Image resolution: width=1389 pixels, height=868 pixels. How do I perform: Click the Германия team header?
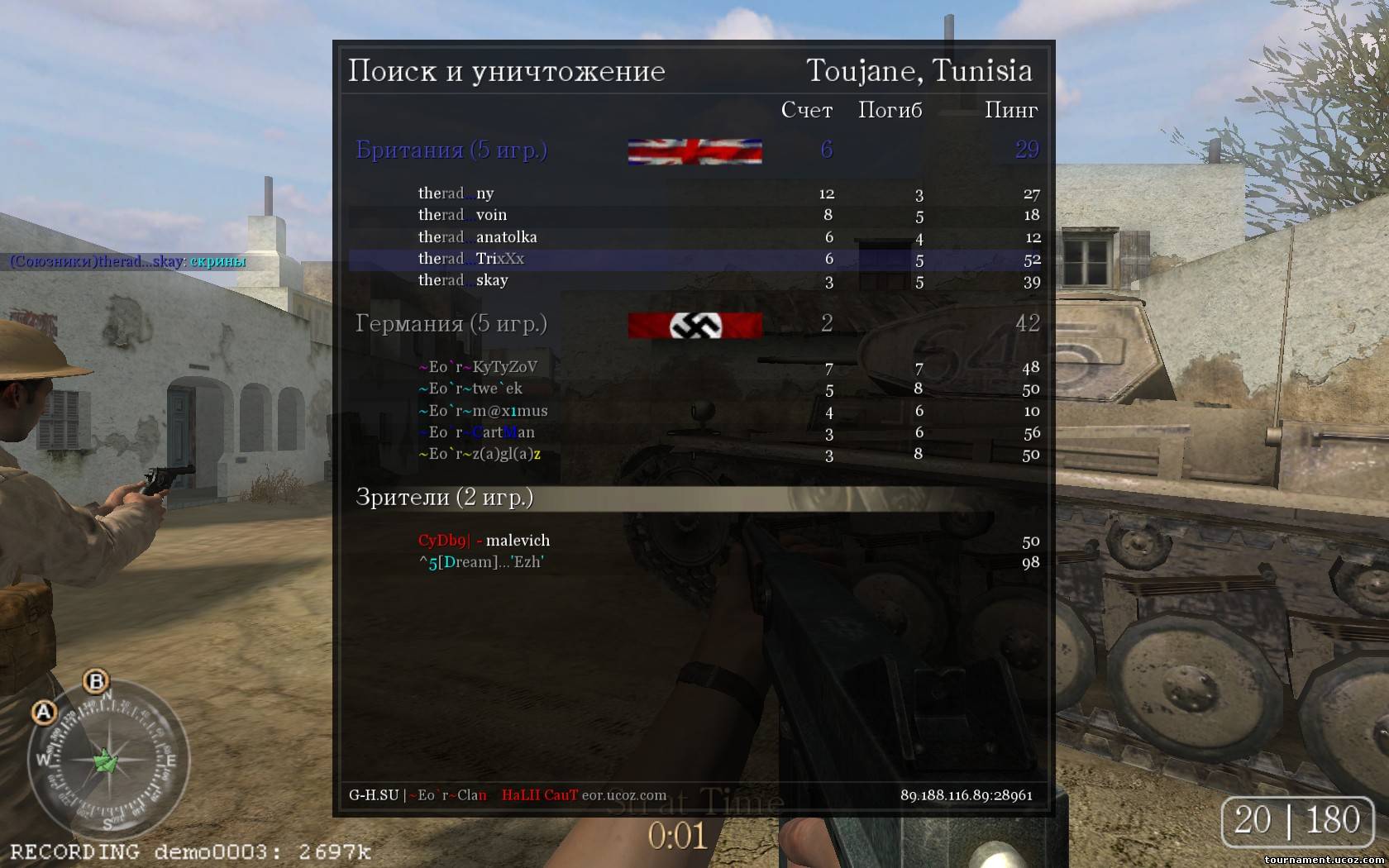[x=451, y=323]
